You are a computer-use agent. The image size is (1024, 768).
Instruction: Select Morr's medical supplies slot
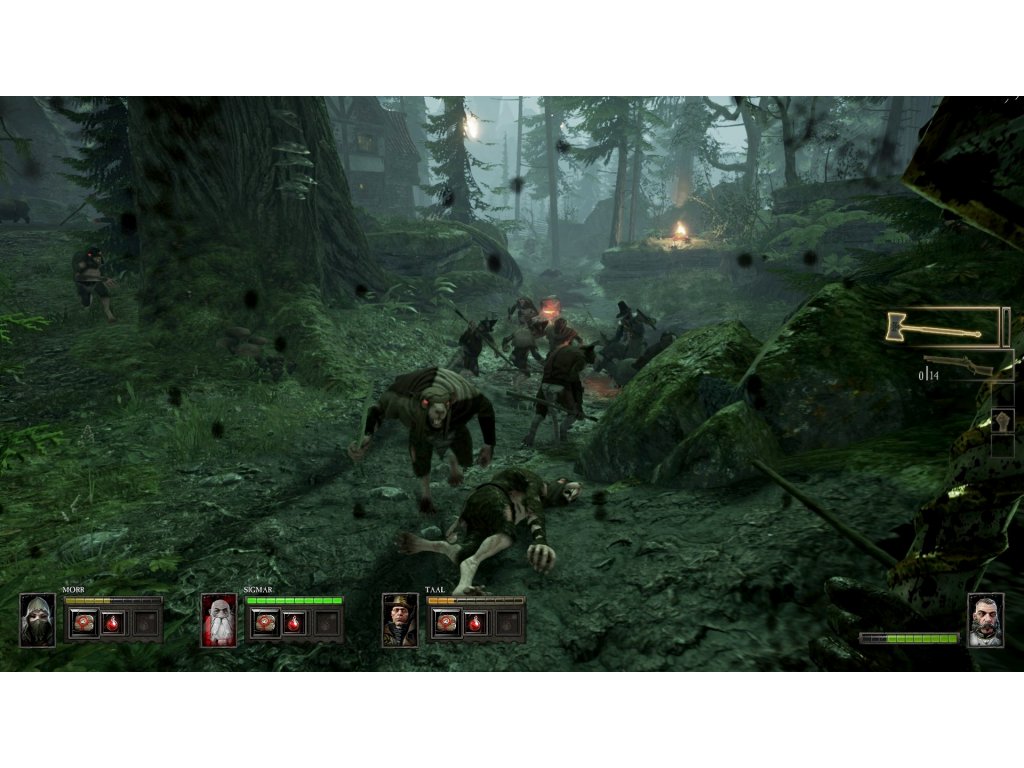point(83,623)
